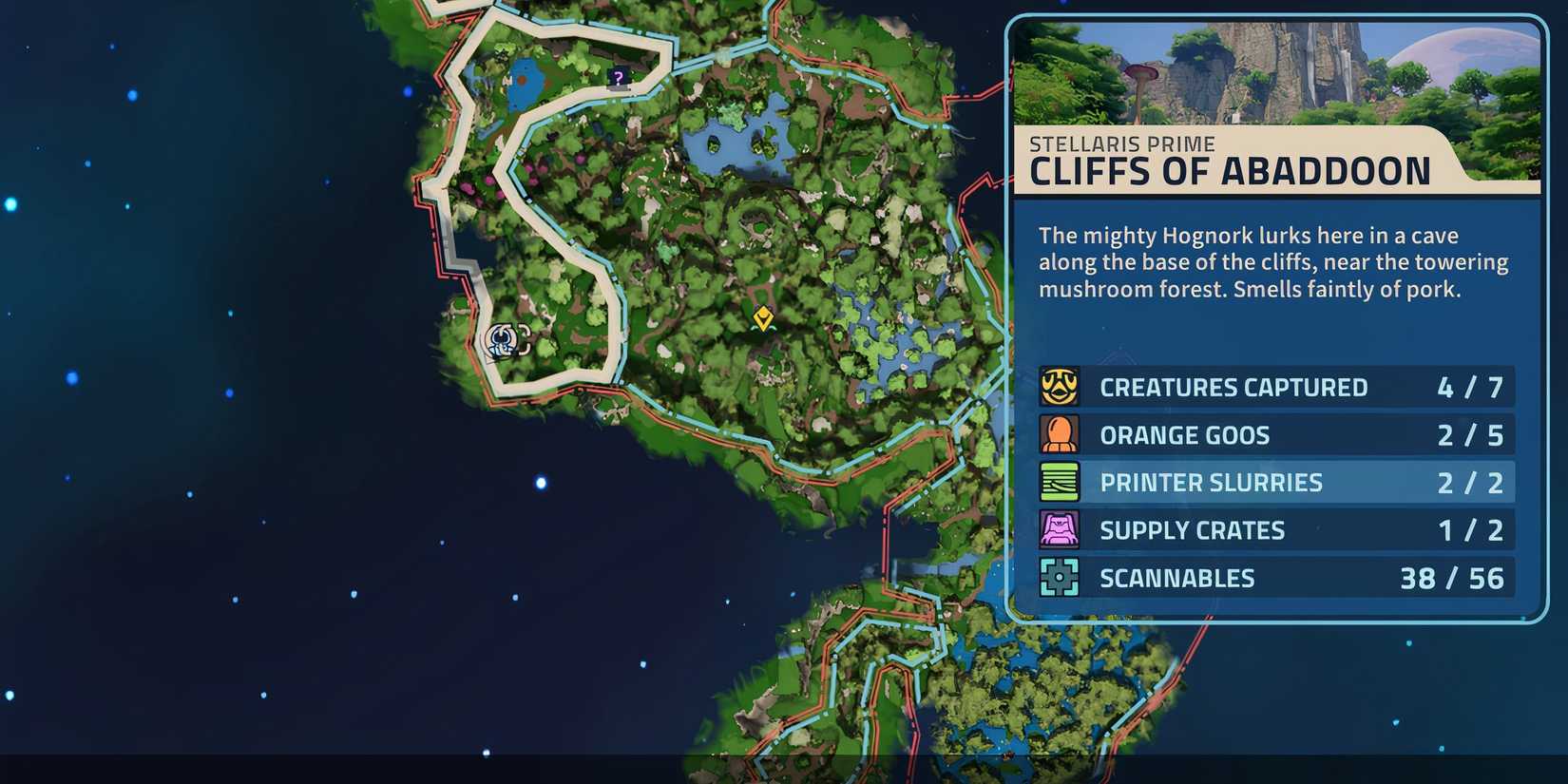Select the yellow objective marker on map
The height and width of the screenshot is (784, 1568).
pyautogui.click(x=762, y=317)
